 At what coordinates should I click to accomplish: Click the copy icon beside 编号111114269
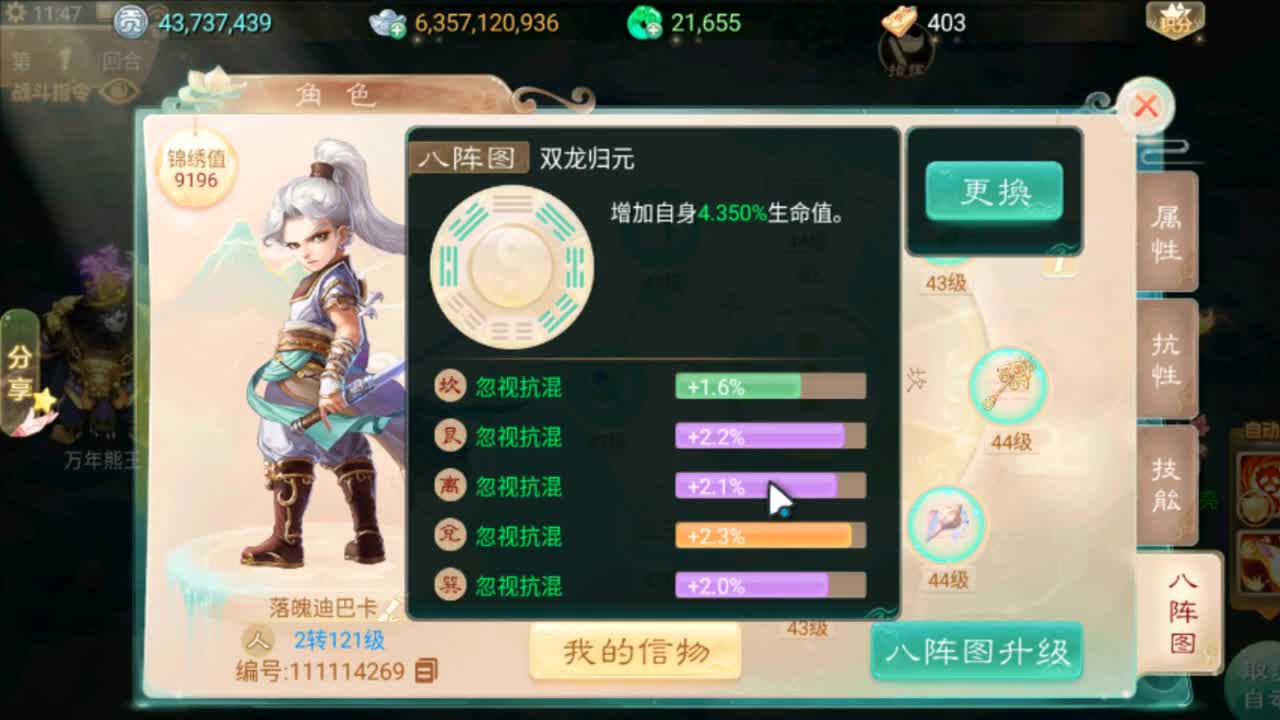429,672
